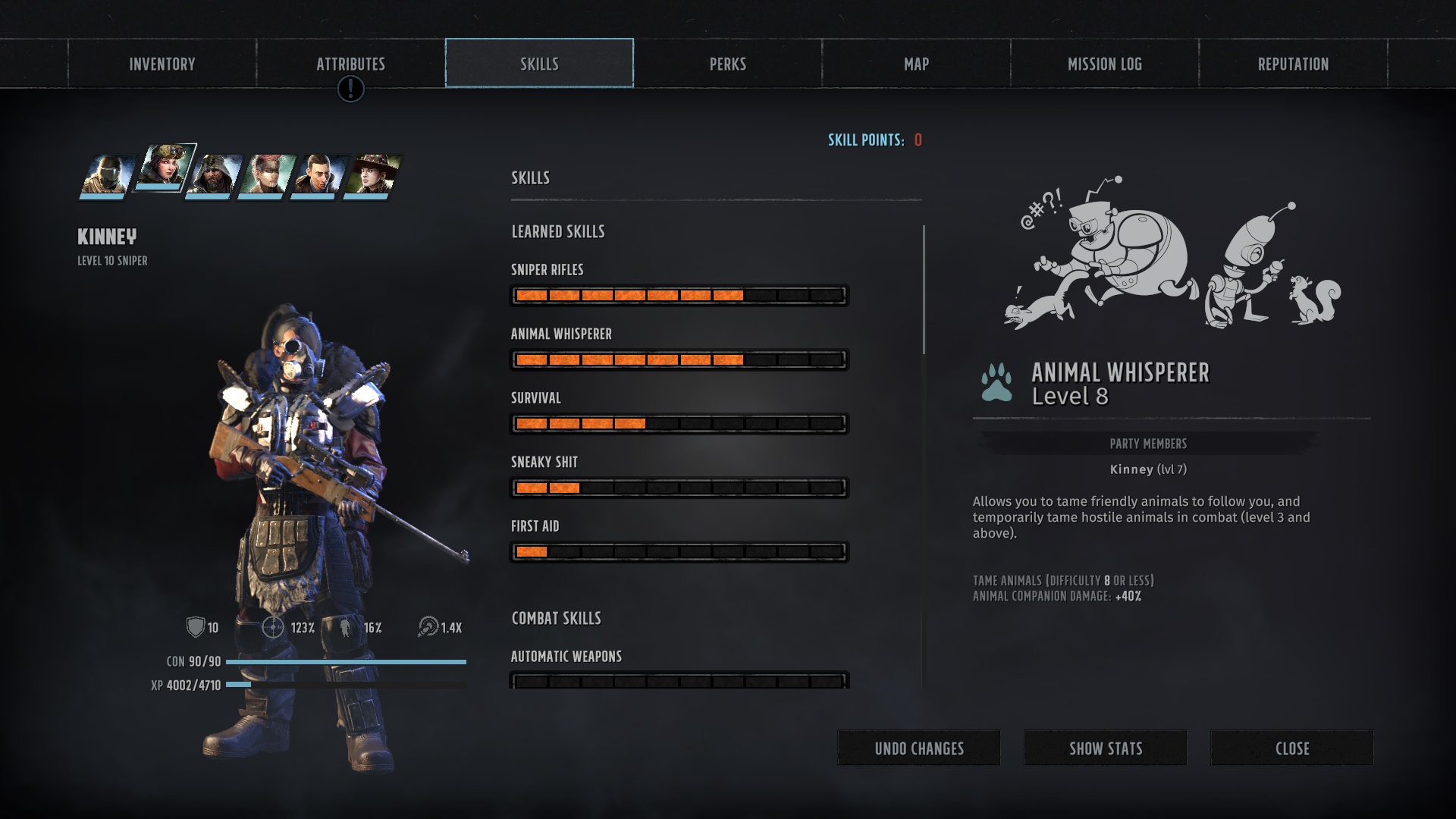Select the Skills tab
The height and width of the screenshot is (819, 1456).
pyautogui.click(x=539, y=64)
